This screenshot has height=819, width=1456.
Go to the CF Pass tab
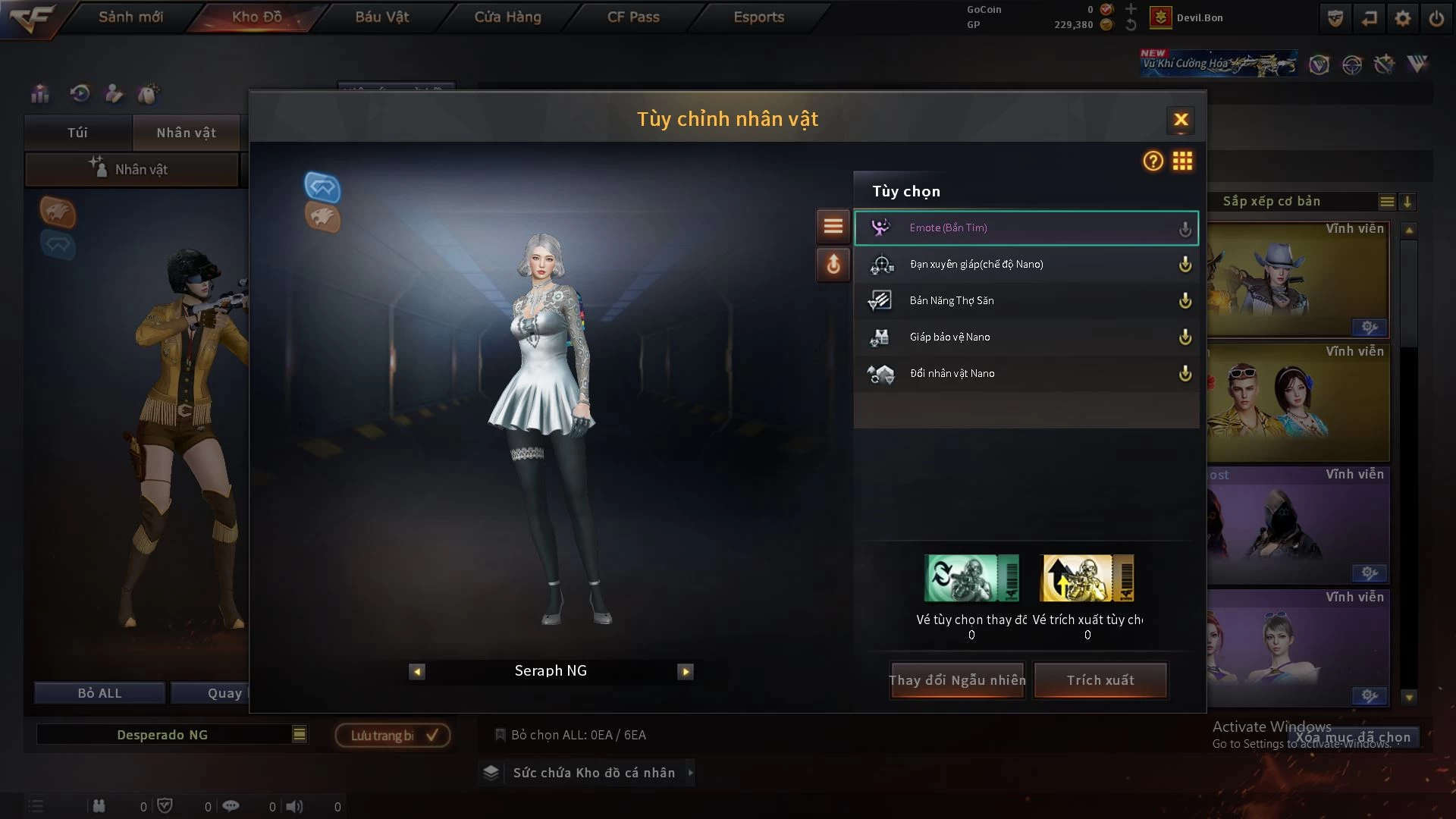coord(633,17)
